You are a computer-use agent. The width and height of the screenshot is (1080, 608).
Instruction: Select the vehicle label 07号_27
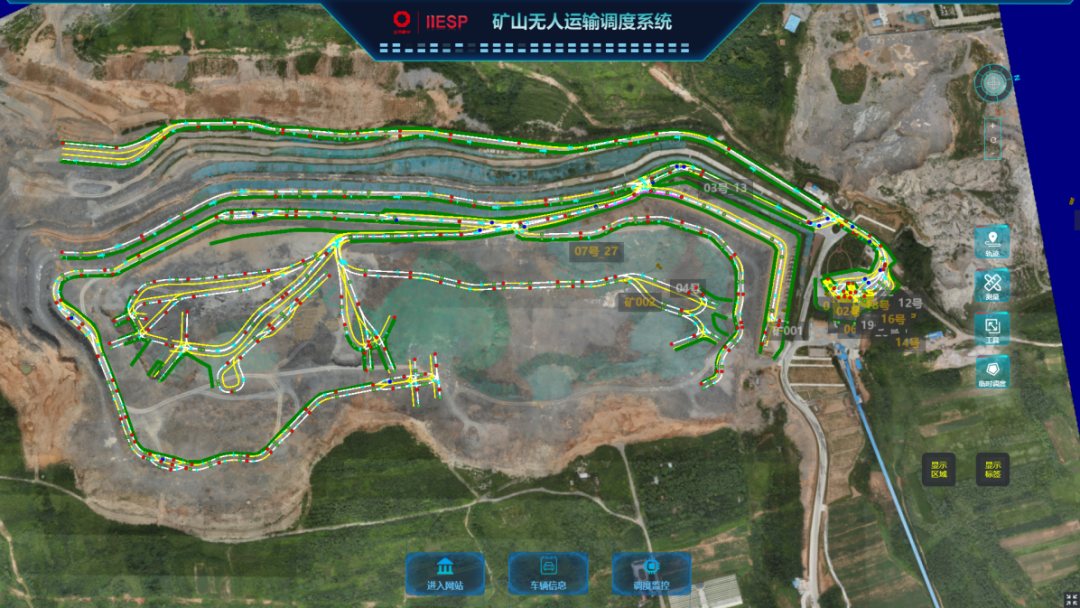596,252
